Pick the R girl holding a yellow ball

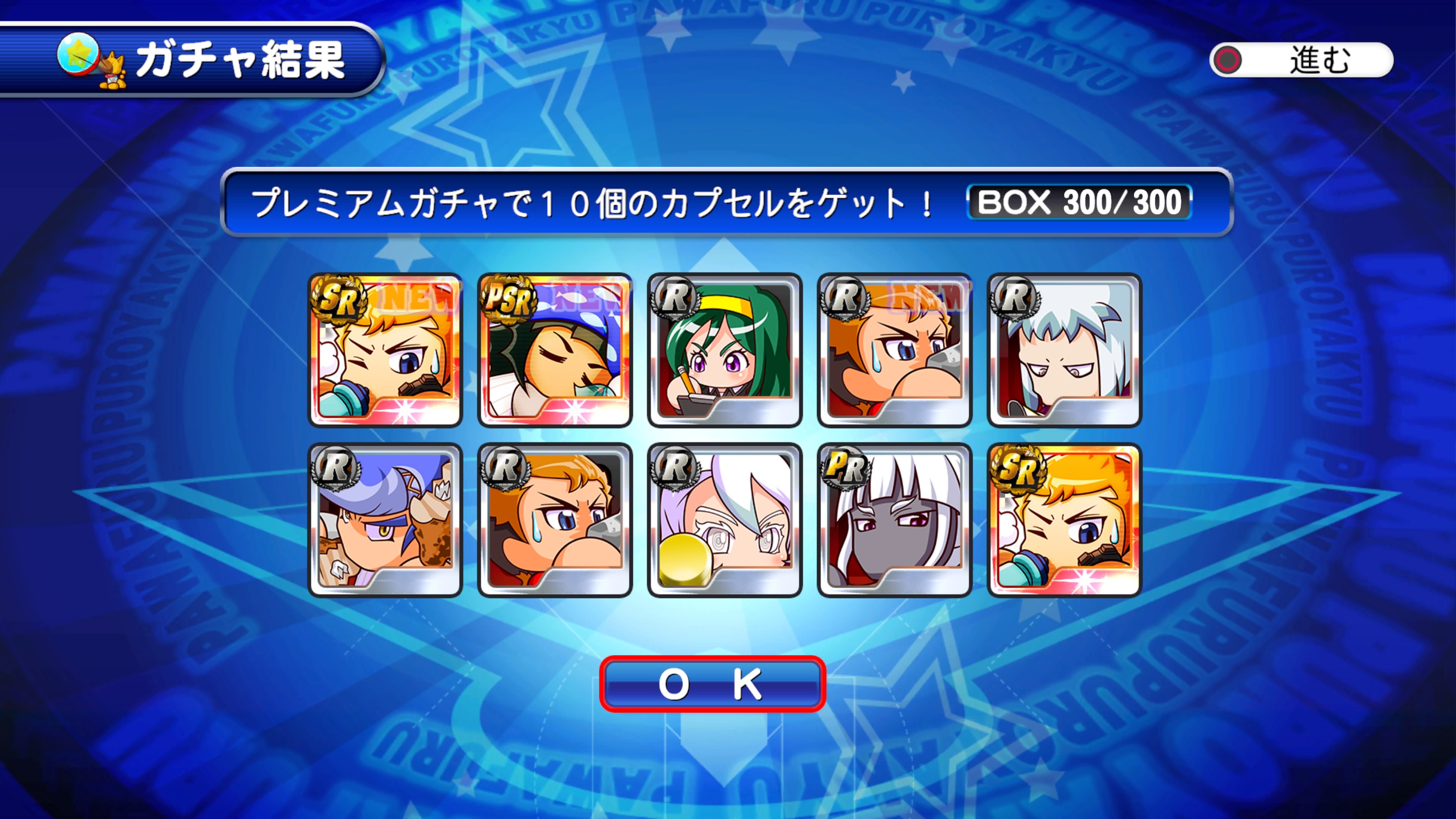click(x=725, y=520)
